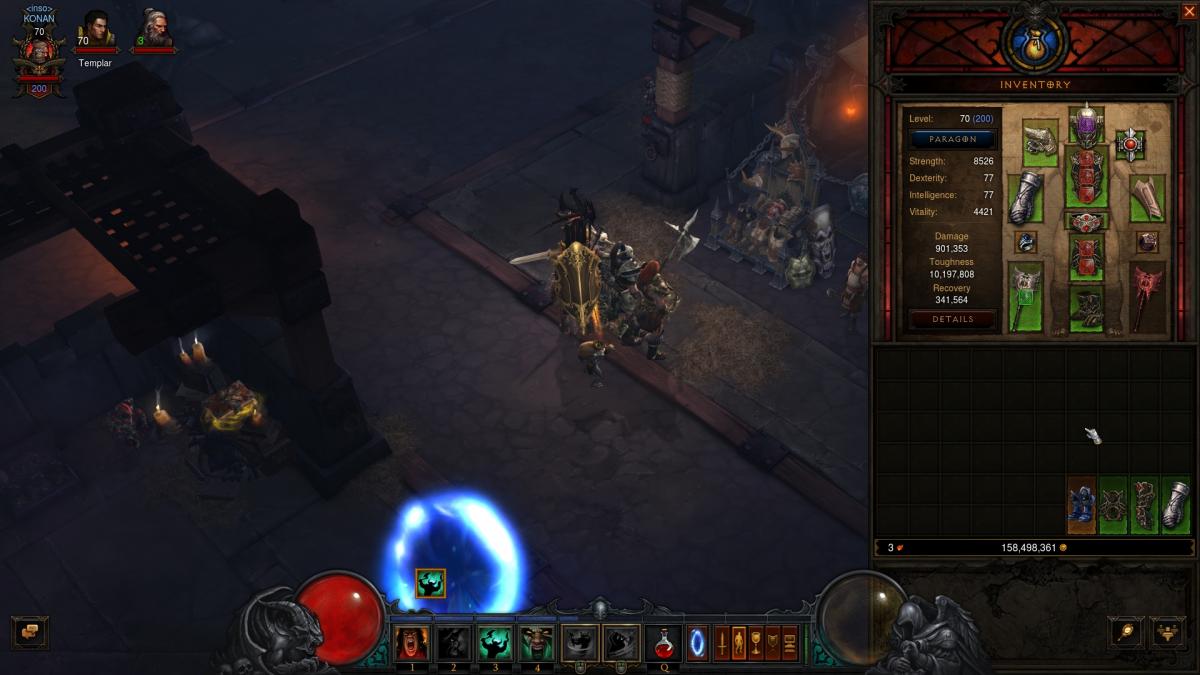Screen dimensions: 1200x675
Task: Open the chat button at bottom left
Action: pyautogui.click(x=29, y=632)
